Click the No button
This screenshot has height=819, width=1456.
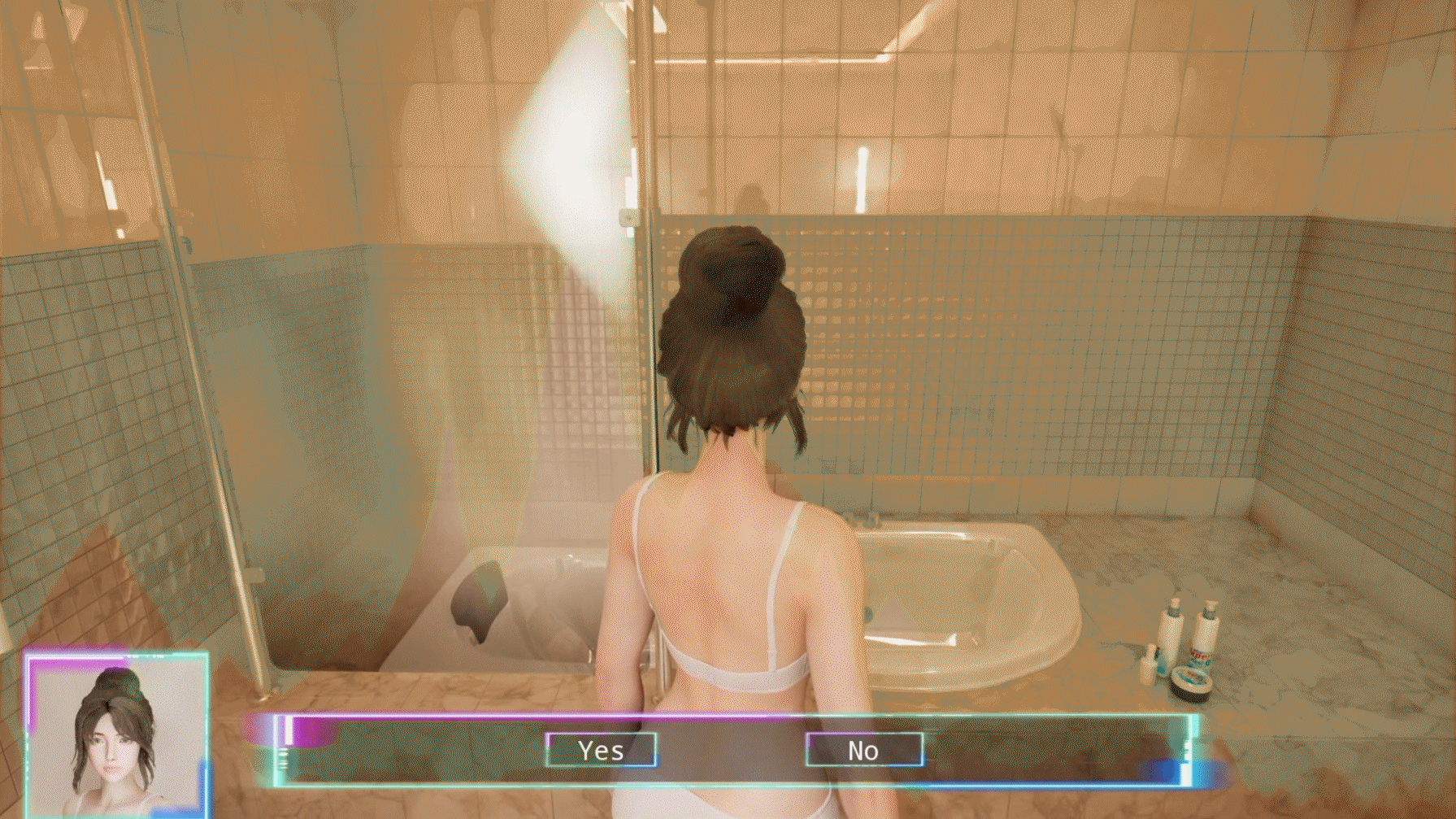point(863,750)
